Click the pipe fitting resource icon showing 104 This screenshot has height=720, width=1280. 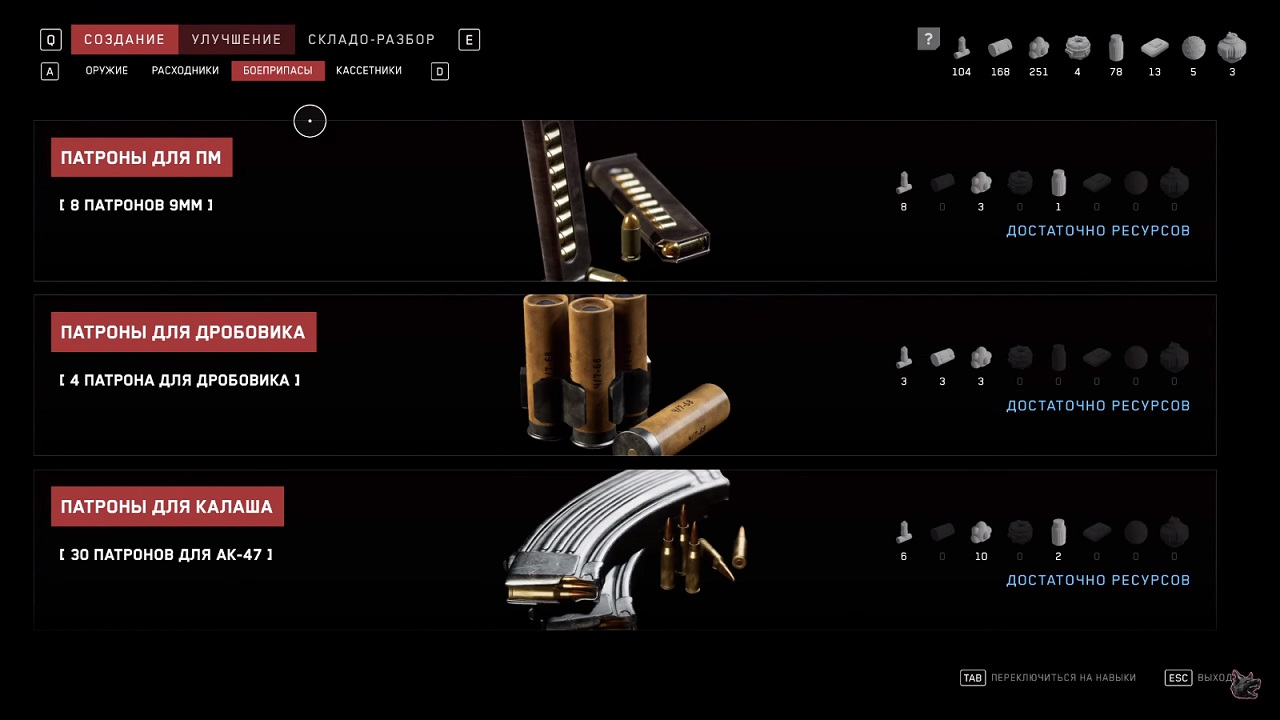pos(961,47)
